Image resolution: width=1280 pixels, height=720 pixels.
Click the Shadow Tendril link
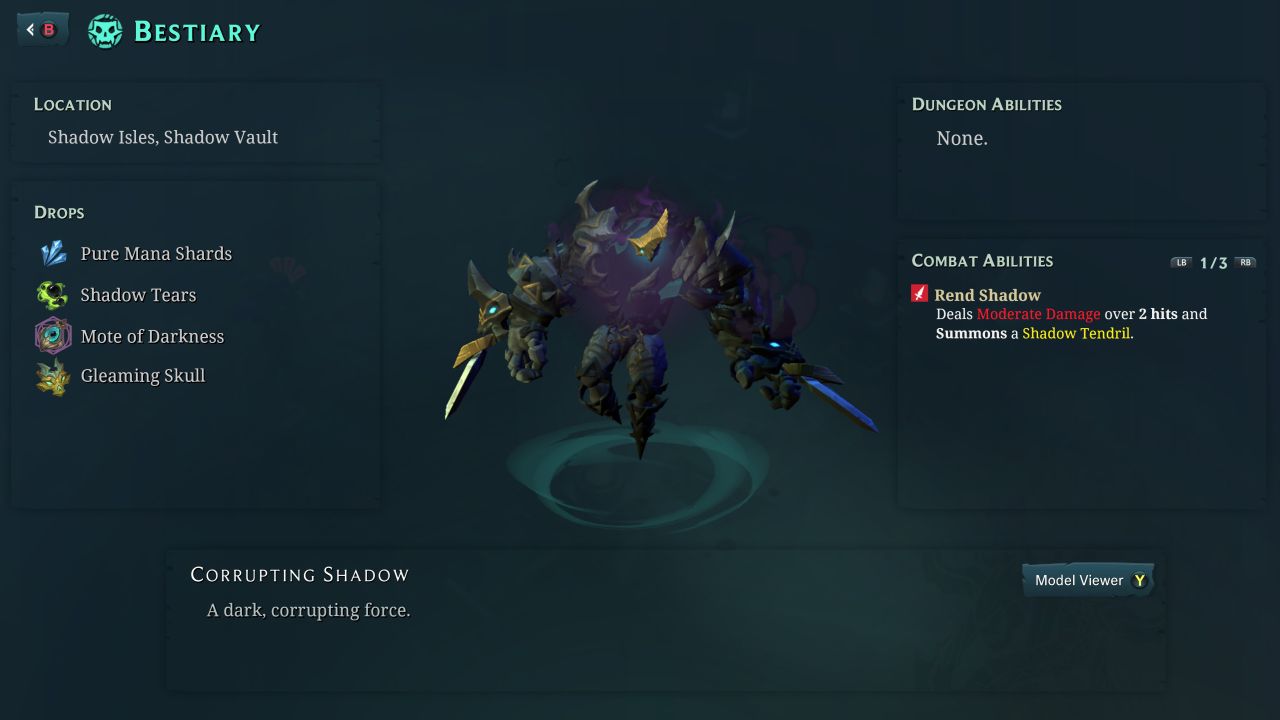(x=1076, y=333)
